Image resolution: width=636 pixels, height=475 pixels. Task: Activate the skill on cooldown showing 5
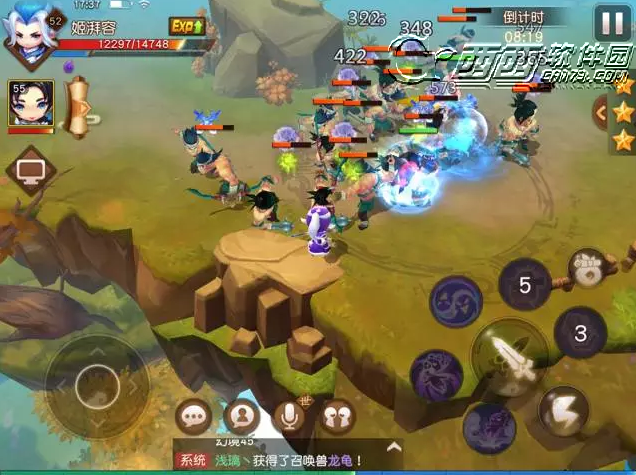pyautogui.click(x=524, y=284)
